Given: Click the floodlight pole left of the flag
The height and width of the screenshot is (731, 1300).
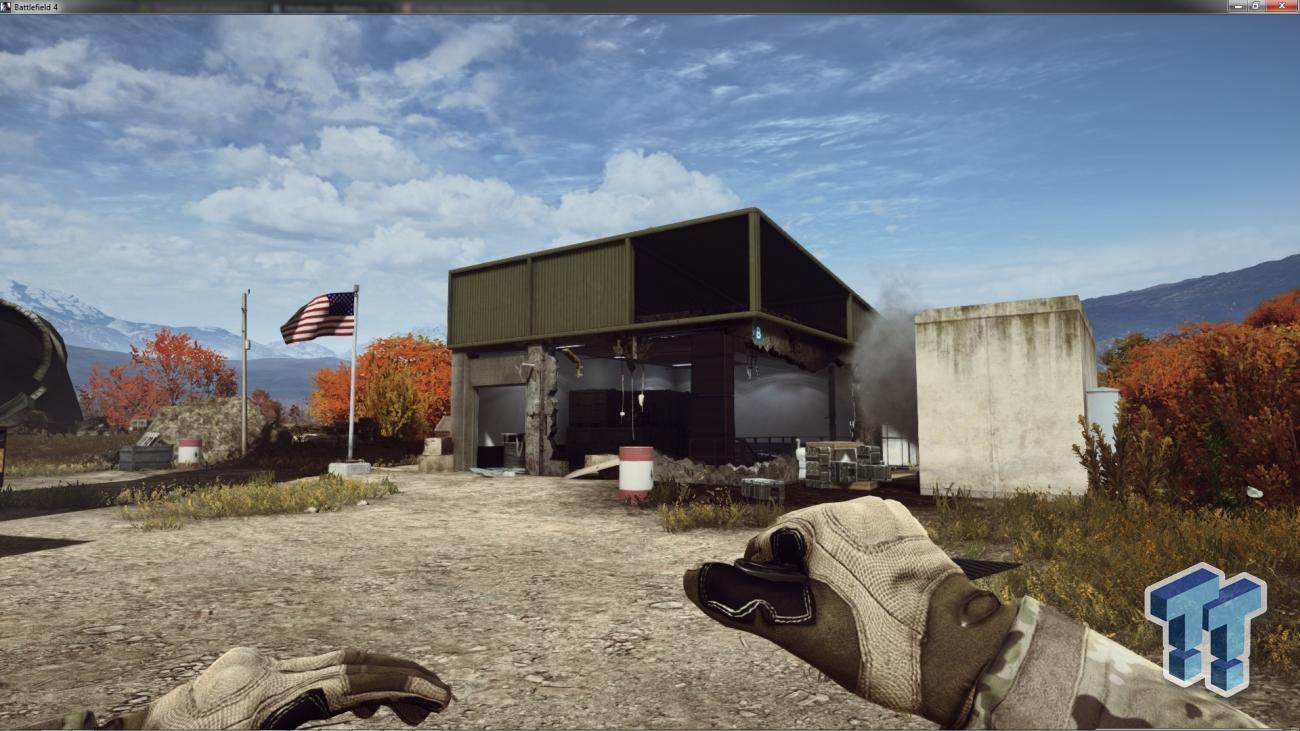Looking at the screenshot, I should click(243, 370).
